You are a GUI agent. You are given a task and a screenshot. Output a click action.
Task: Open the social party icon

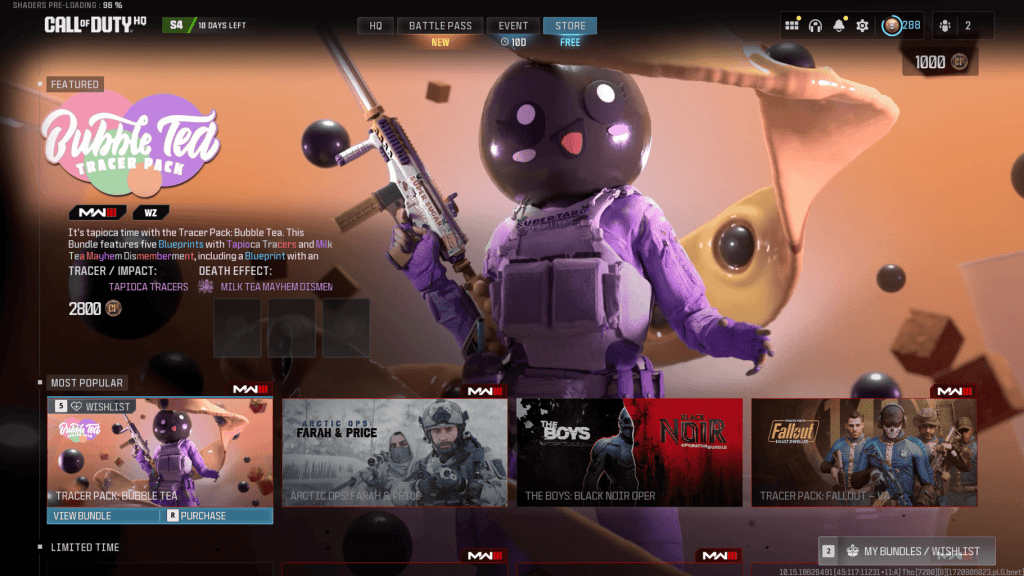[945, 25]
